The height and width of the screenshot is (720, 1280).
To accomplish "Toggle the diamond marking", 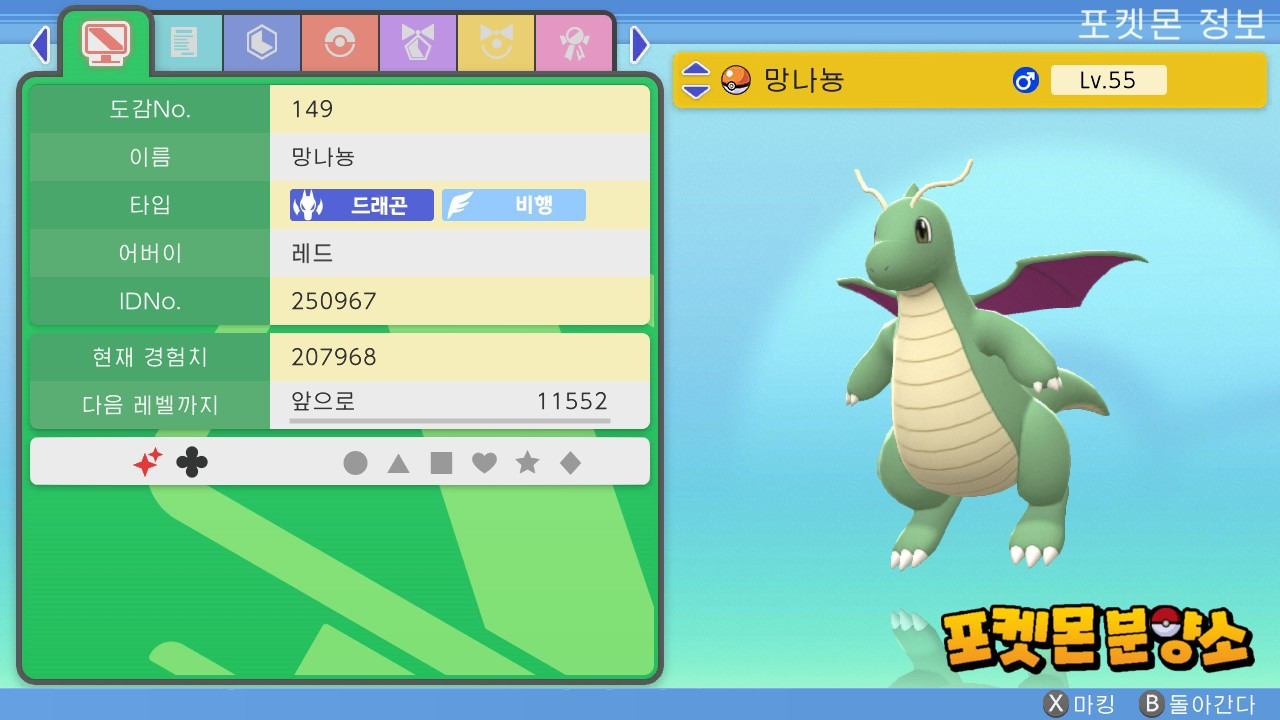I will pyautogui.click(x=570, y=463).
